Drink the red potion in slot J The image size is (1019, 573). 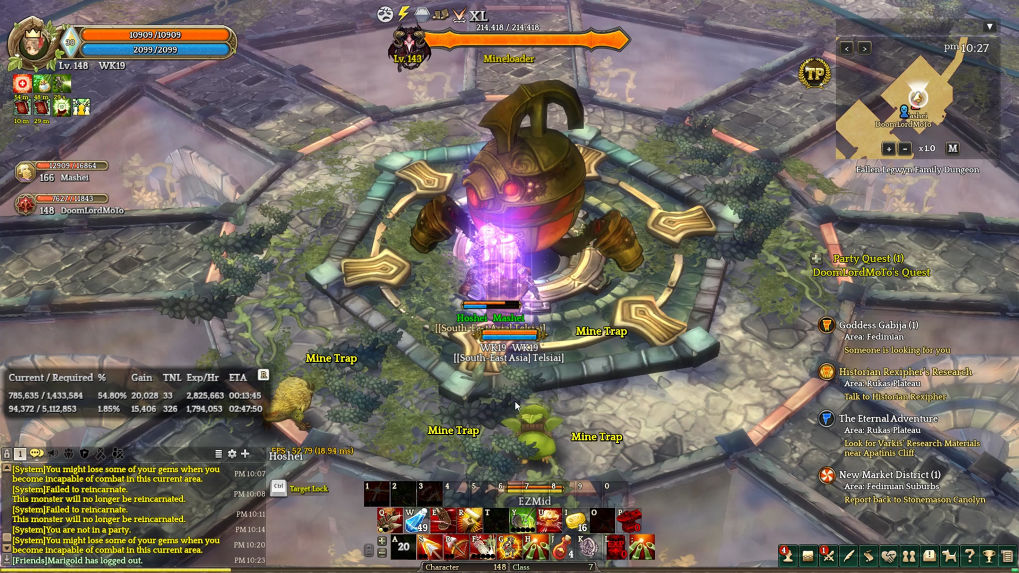(562, 547)
